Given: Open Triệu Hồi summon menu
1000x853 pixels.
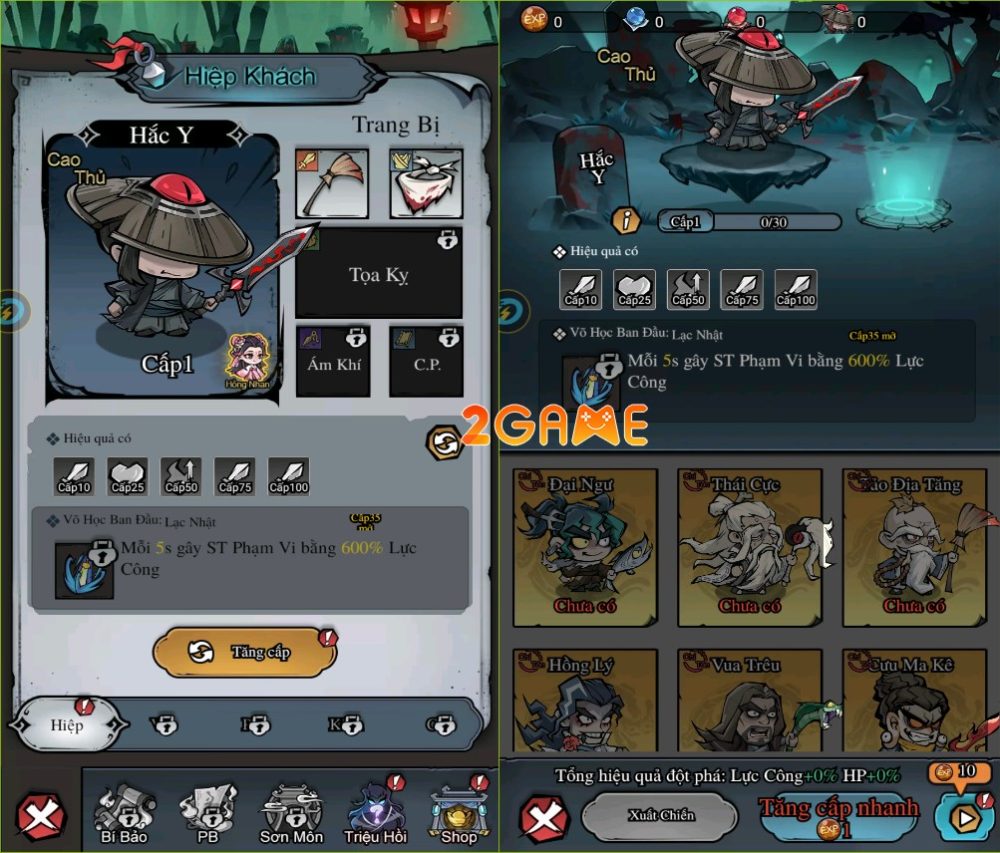Looking at the screenshot, I should [375, 812].
